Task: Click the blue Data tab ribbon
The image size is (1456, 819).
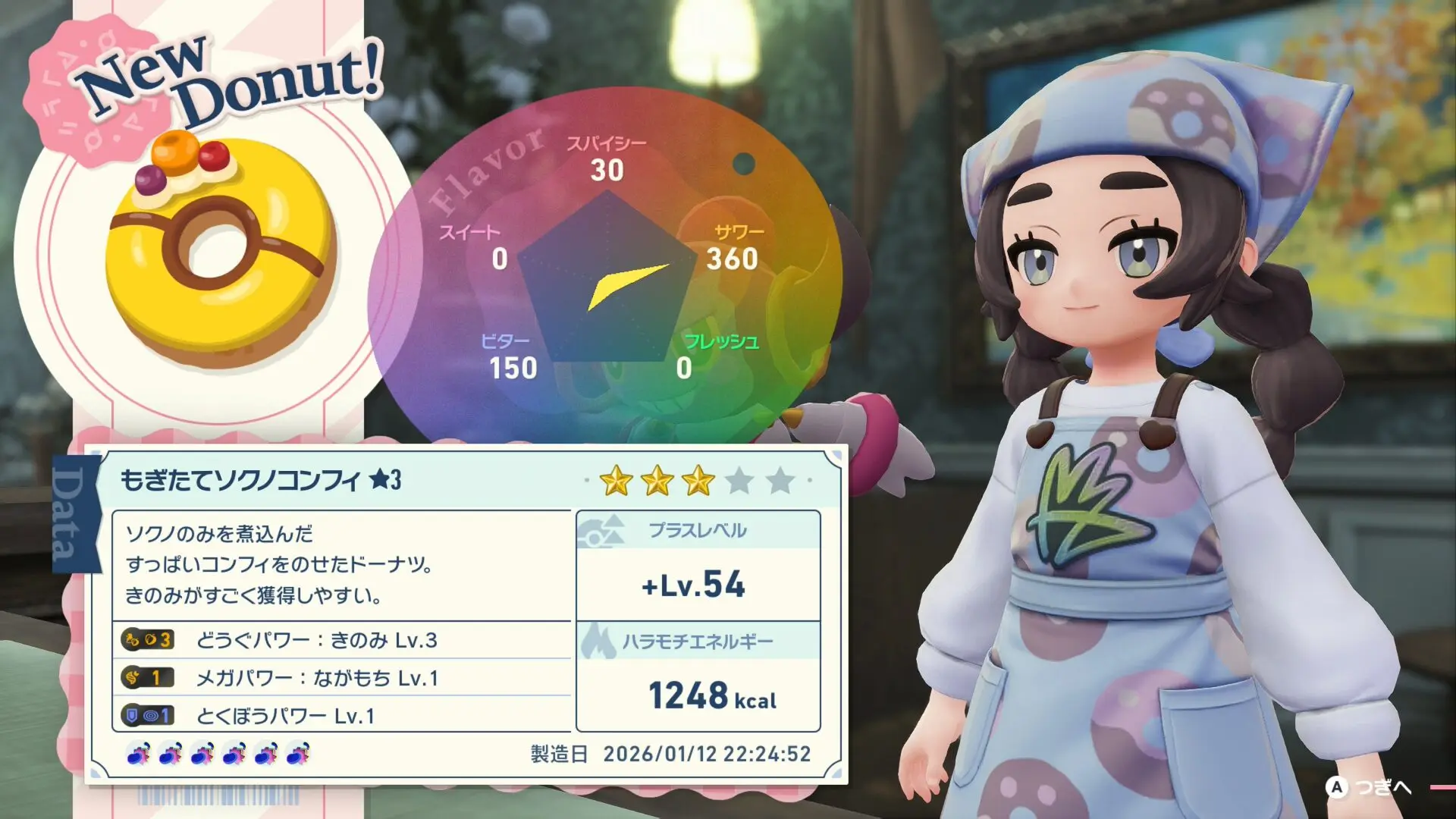Action: (x=75, y=514)
